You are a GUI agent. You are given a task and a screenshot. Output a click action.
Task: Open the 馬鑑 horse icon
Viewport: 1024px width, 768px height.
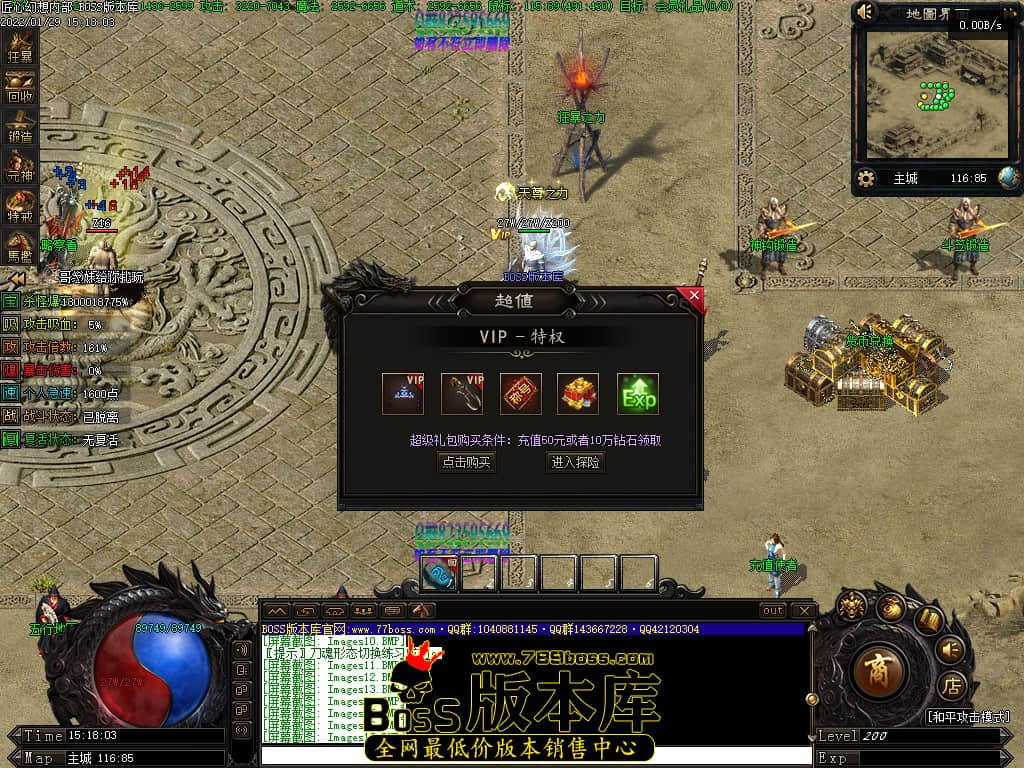tap(20, 248)
